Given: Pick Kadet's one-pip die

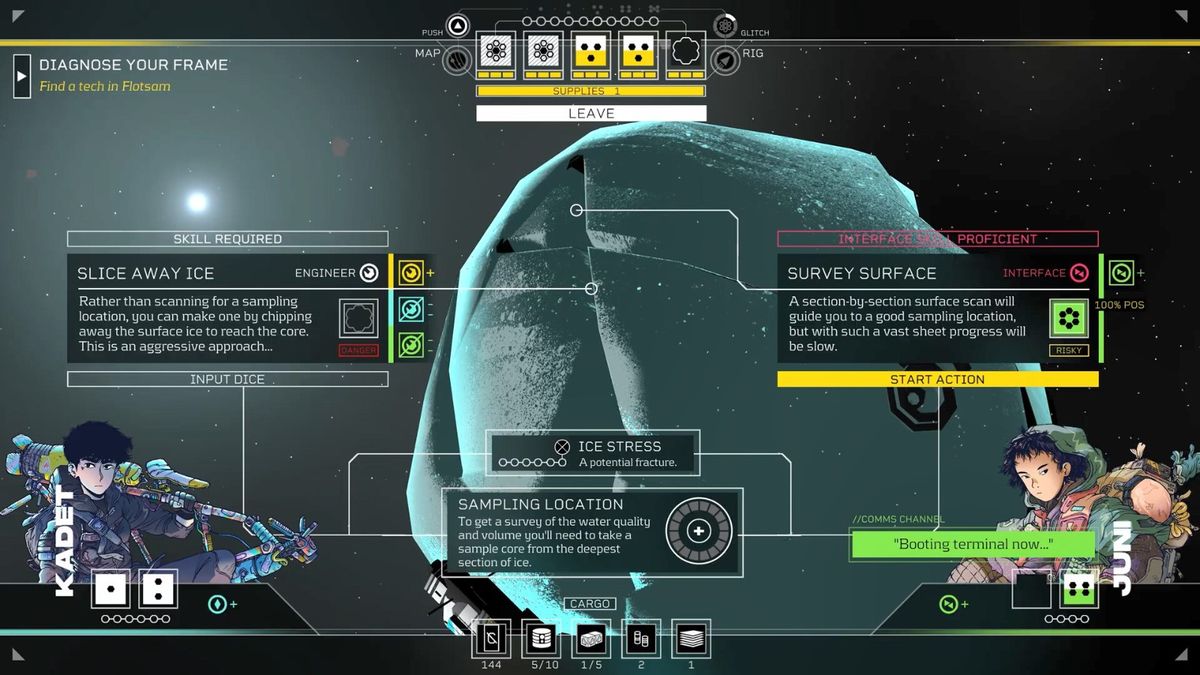Looking at the screenshot, I should point(111,589).
